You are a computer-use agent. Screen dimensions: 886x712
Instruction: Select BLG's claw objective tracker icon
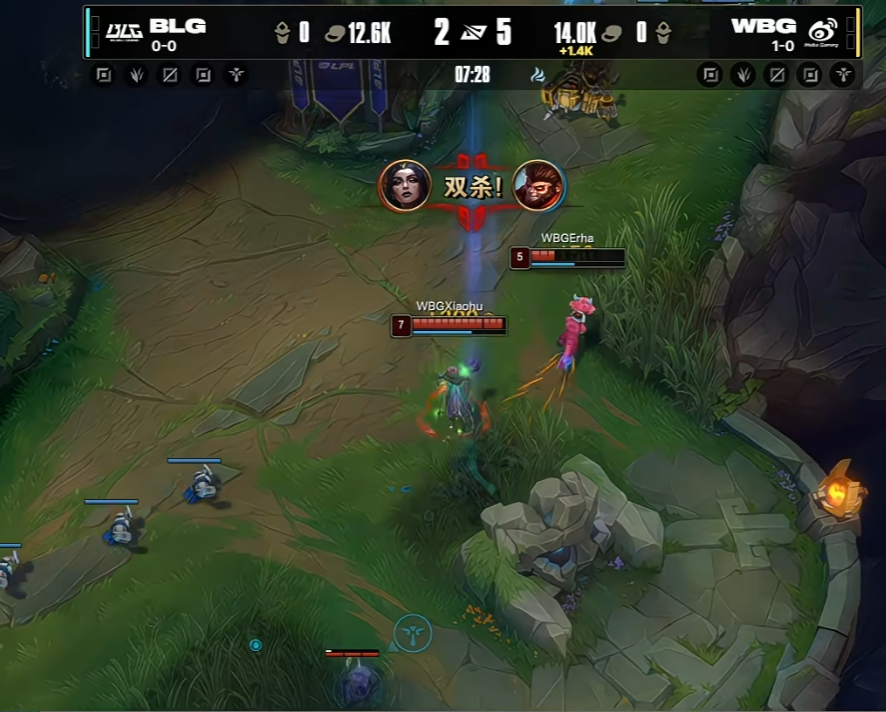[137, 75]
